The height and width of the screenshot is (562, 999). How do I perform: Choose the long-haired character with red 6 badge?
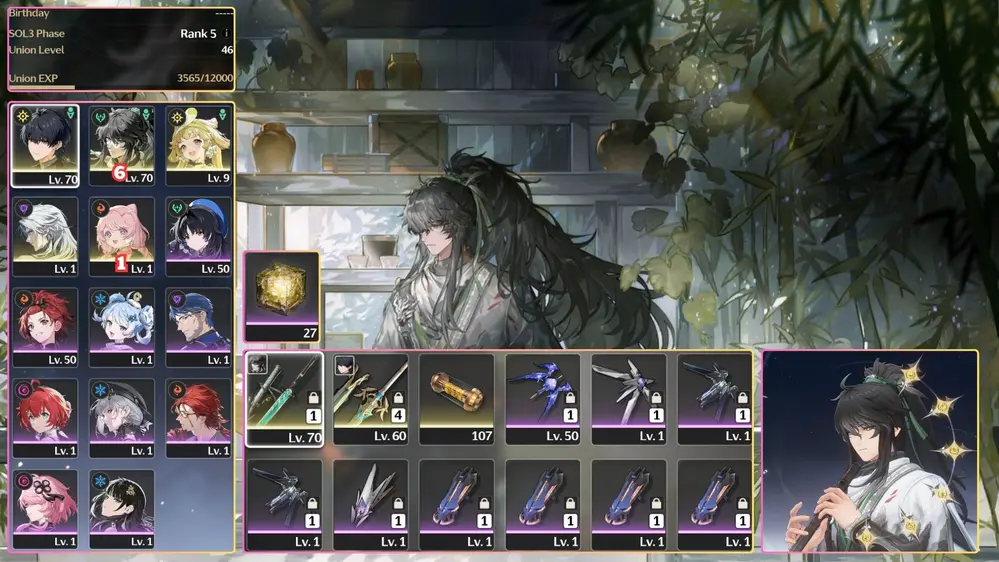click(122, 146)
